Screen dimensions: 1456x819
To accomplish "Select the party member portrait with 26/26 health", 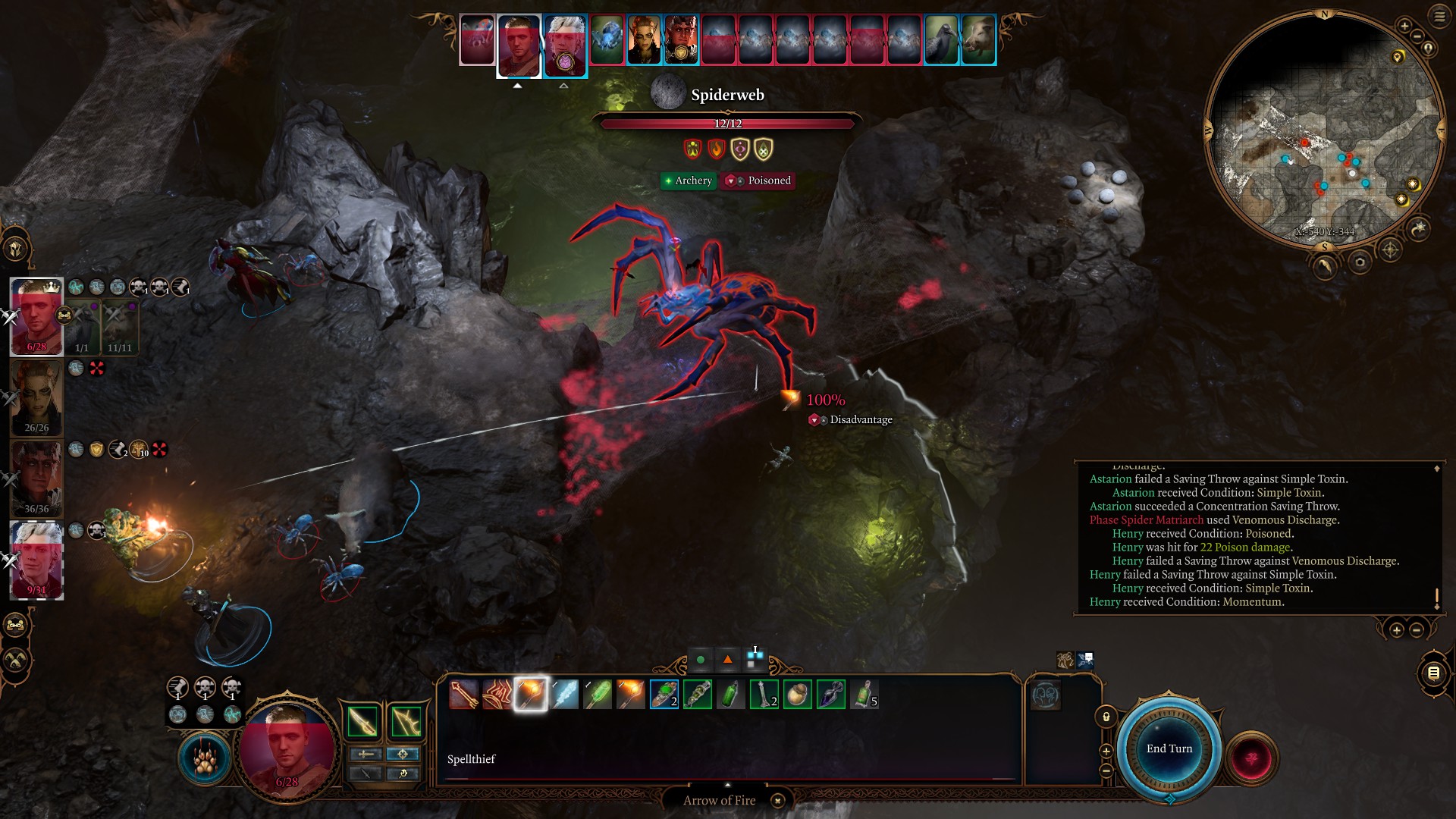I will (36, 398).
